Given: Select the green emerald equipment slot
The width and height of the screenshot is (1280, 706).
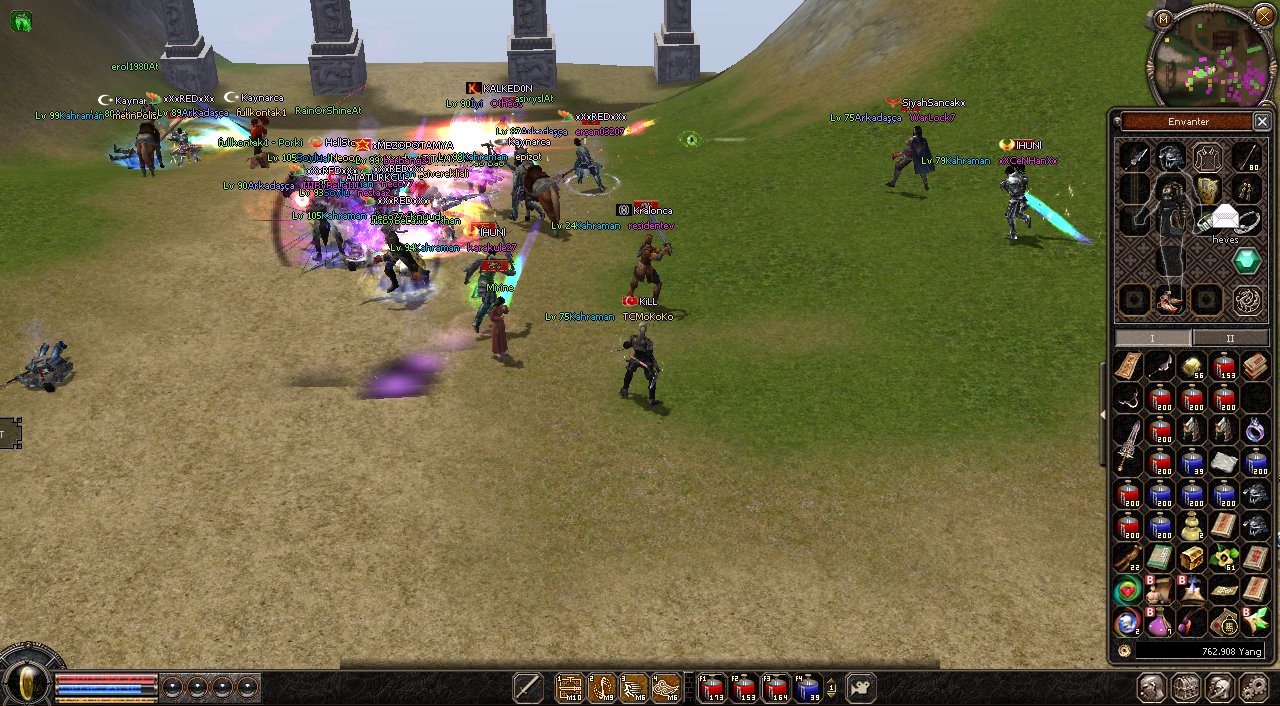Looking at the screenshot, I should [x=1246, y=261].
